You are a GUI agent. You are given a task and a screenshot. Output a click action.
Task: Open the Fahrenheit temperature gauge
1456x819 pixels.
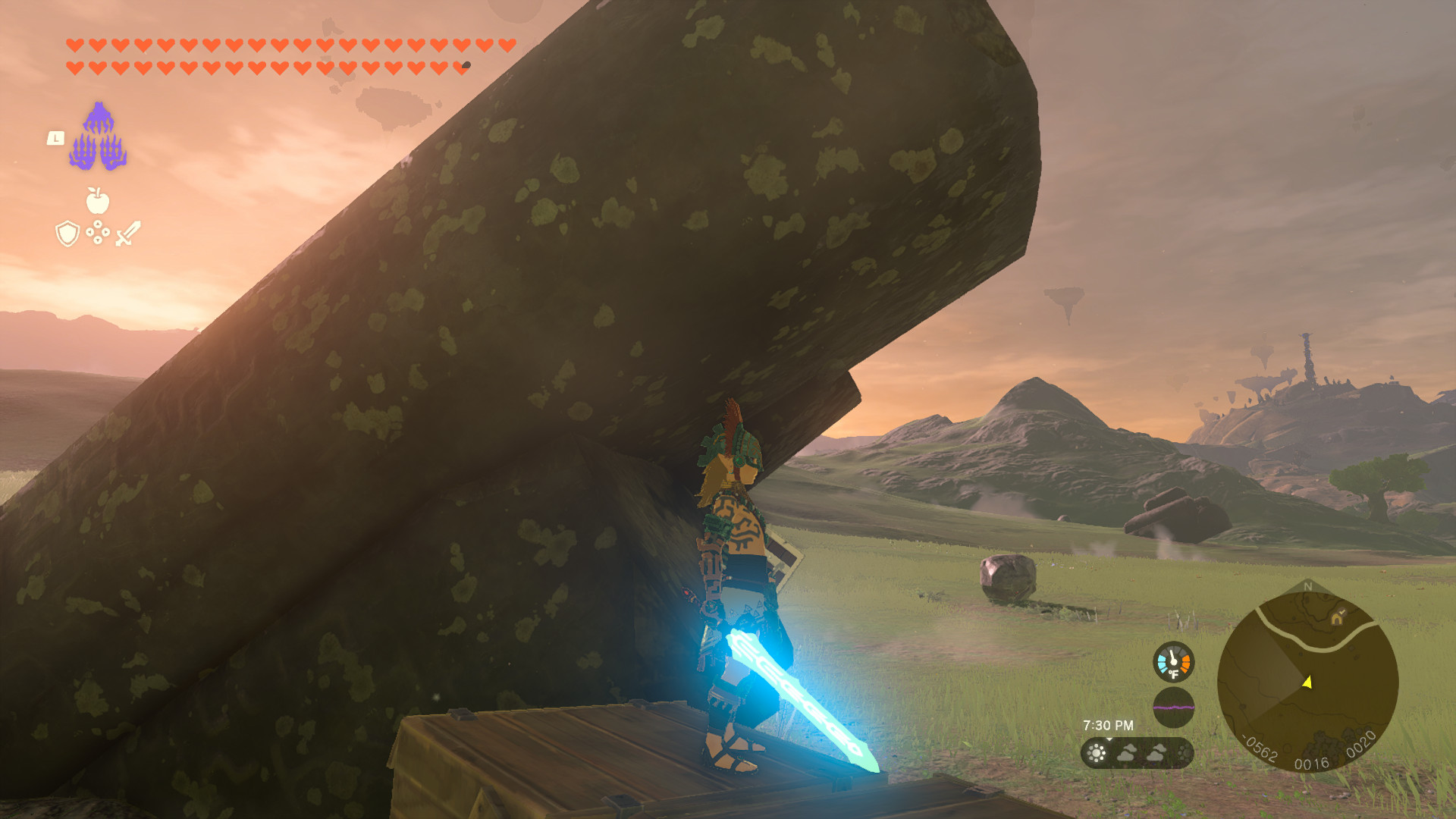point(1173,661)
